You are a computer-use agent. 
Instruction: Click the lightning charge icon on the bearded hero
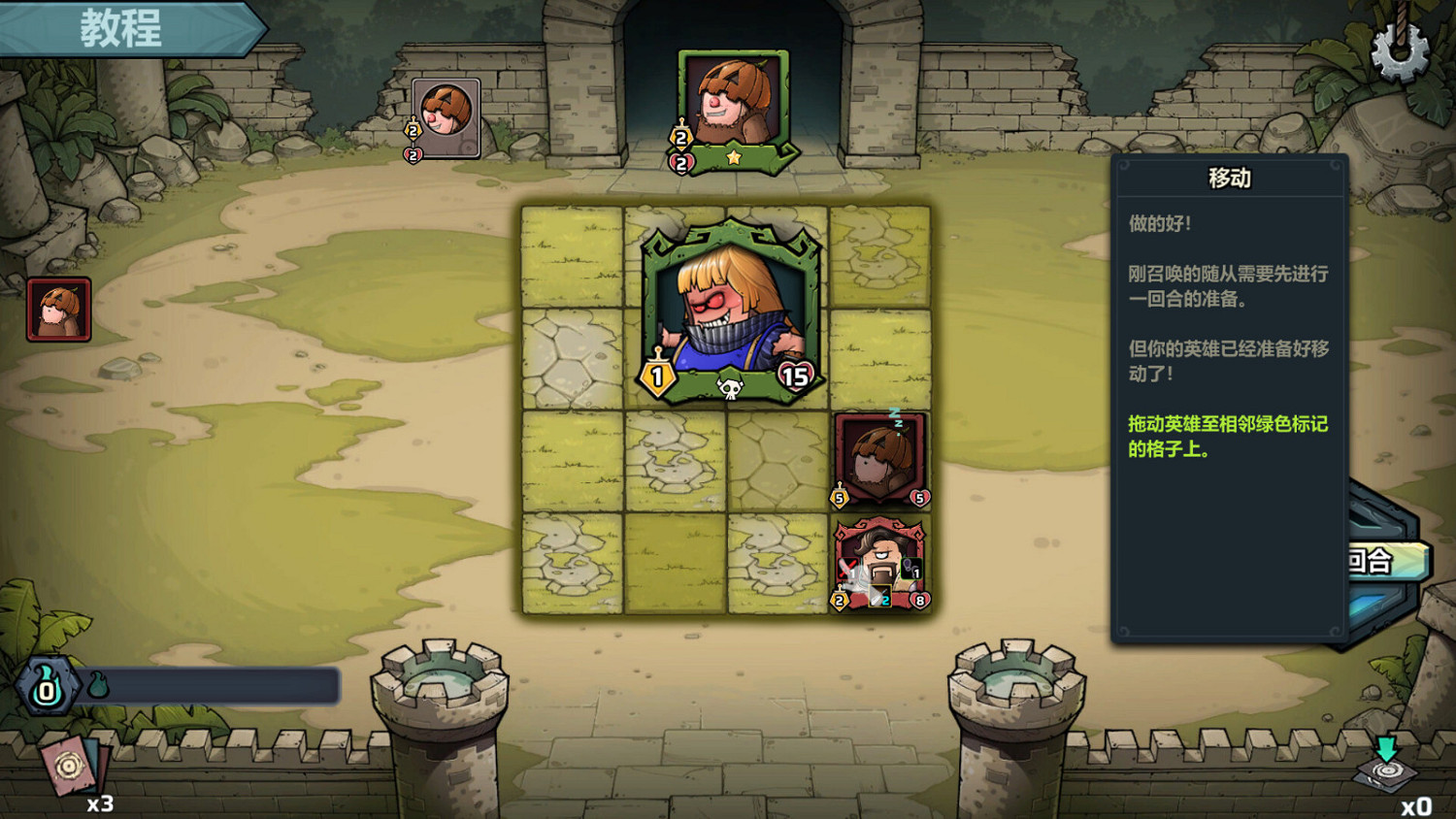910,568
